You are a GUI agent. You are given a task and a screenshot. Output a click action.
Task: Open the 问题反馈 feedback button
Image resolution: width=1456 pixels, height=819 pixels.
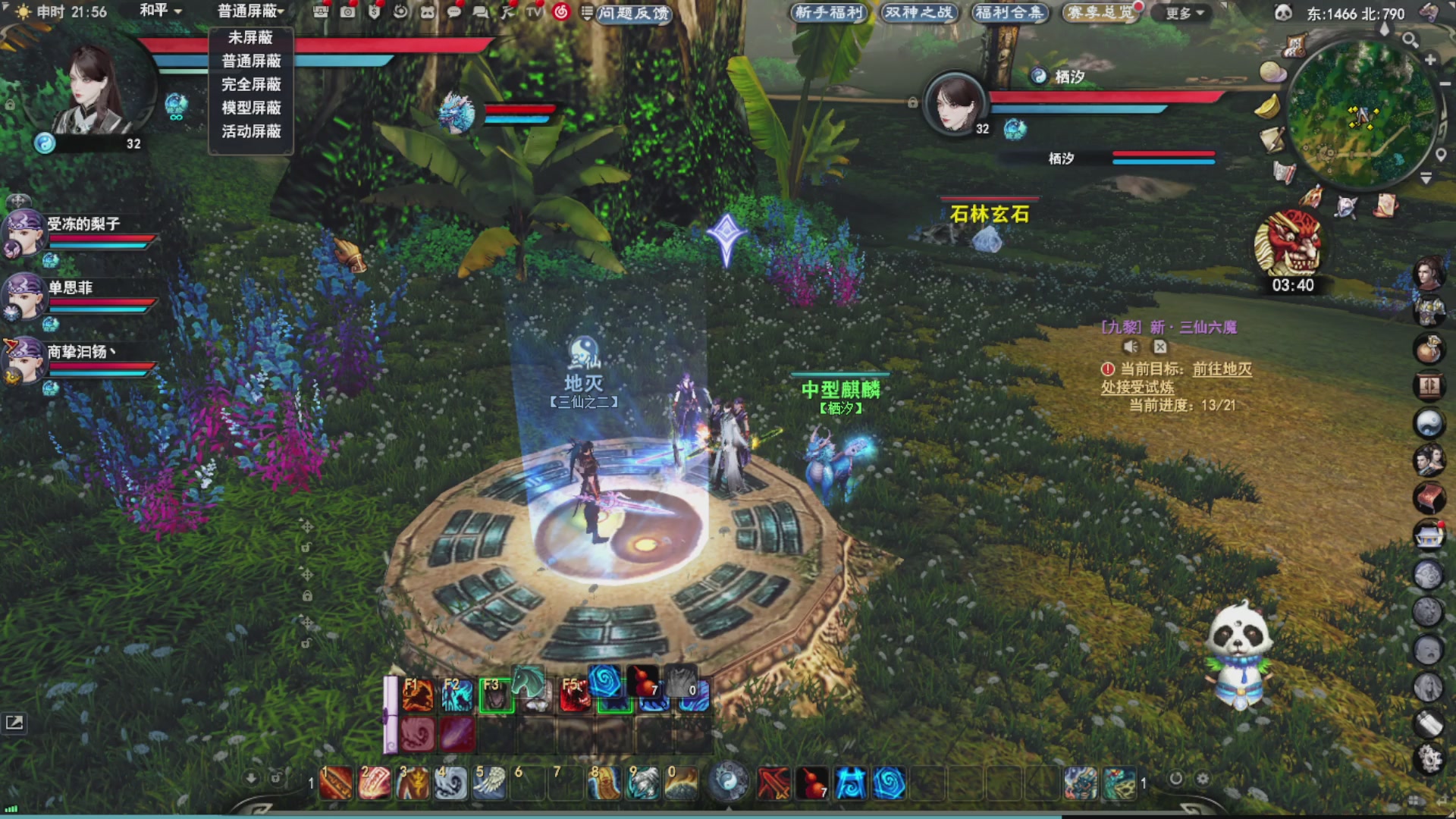tap(632, 13)
